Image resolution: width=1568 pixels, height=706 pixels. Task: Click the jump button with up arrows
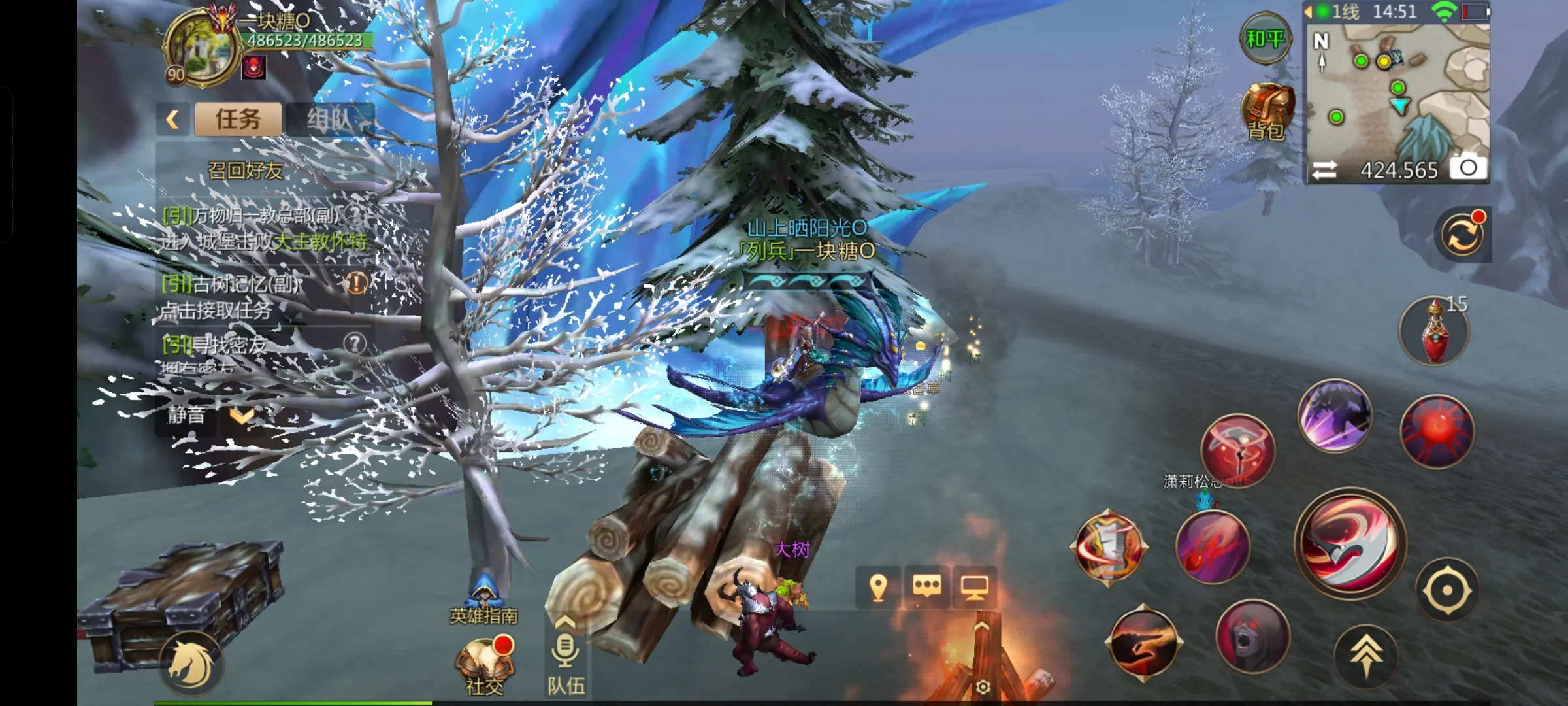click(x=1366, y=654)
